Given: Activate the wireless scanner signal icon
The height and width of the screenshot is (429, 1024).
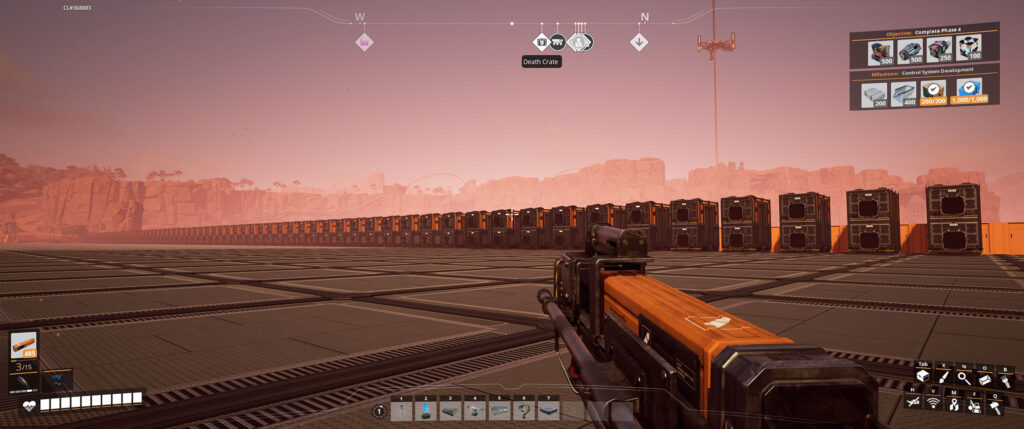Looking at the screenshot, I should 934,402.
